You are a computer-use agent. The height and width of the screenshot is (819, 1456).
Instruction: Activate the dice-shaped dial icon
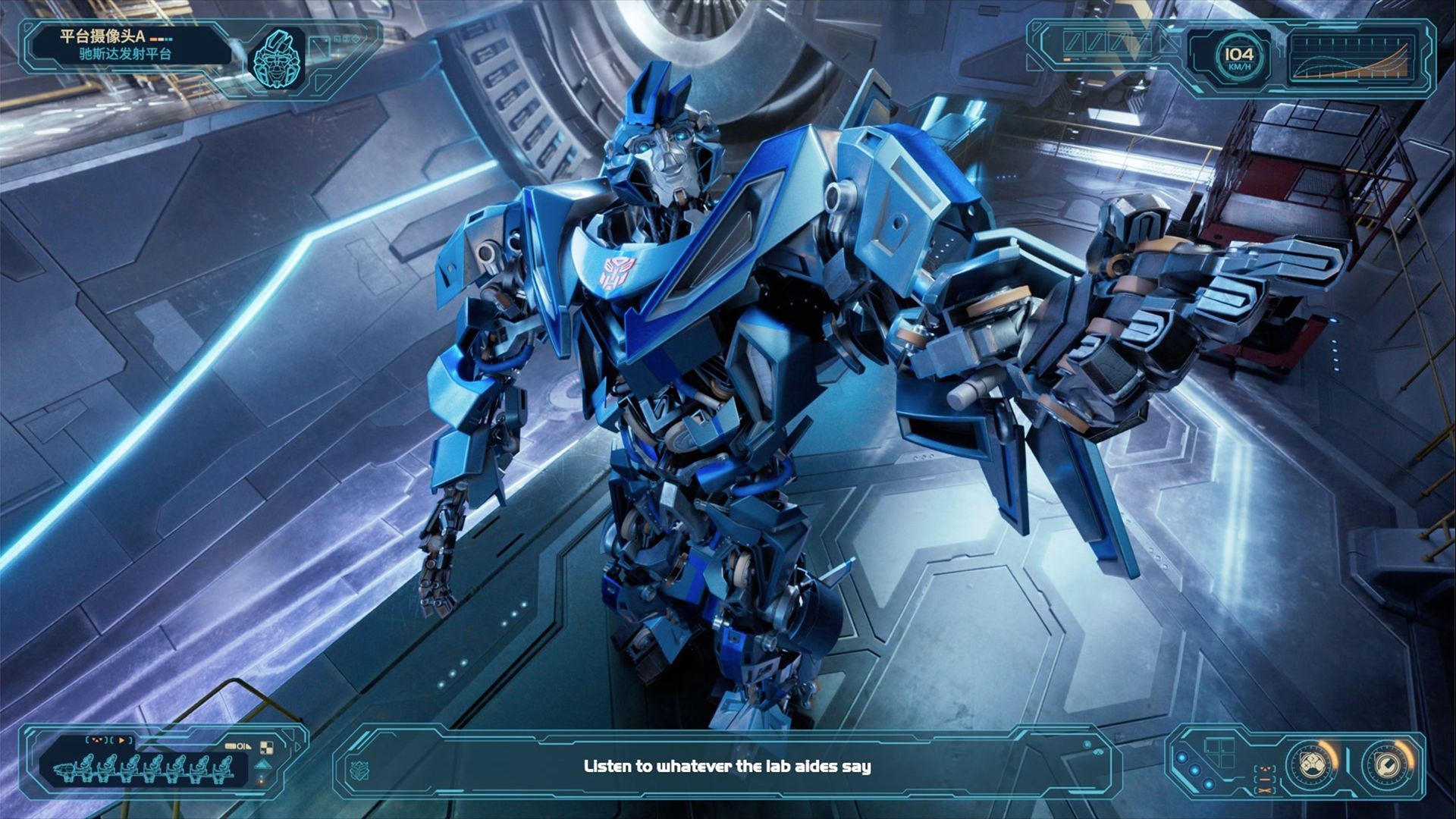click(1312, 764)
